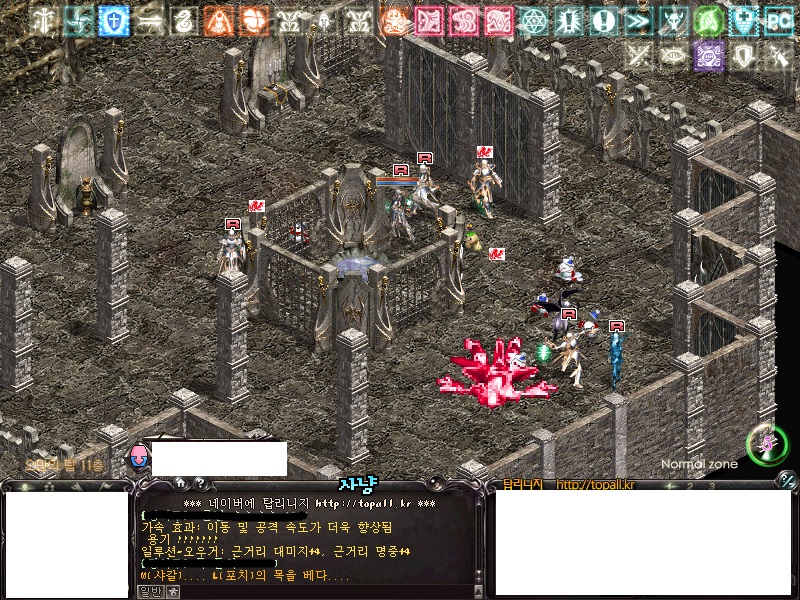
Task: Click the coiled snake buff icon
Action: click(182, 20)
